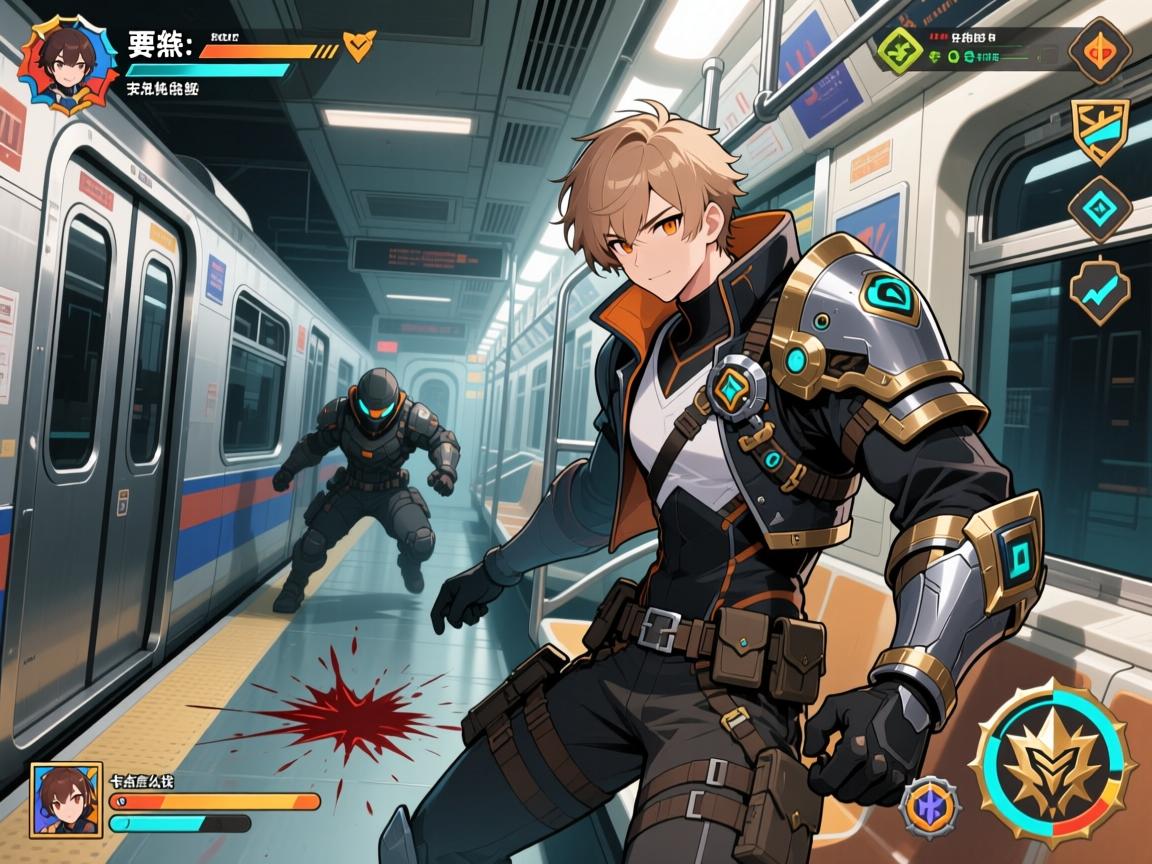Activate the gold shield ability icon
Viewport: 1152px width, 864px height.
1099,130
